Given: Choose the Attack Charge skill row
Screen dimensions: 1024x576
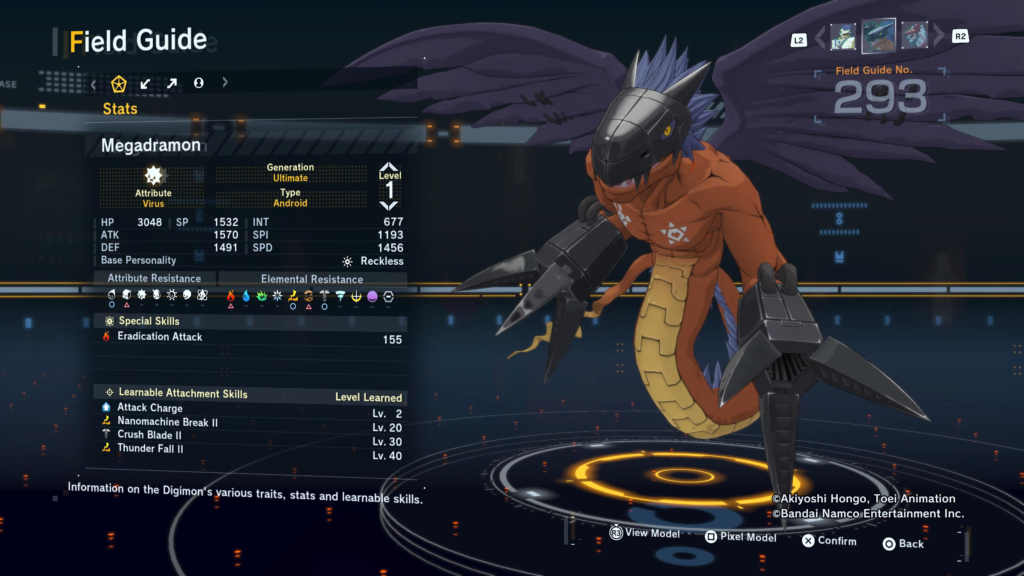Looking at the screenshot, I should 252,408.
